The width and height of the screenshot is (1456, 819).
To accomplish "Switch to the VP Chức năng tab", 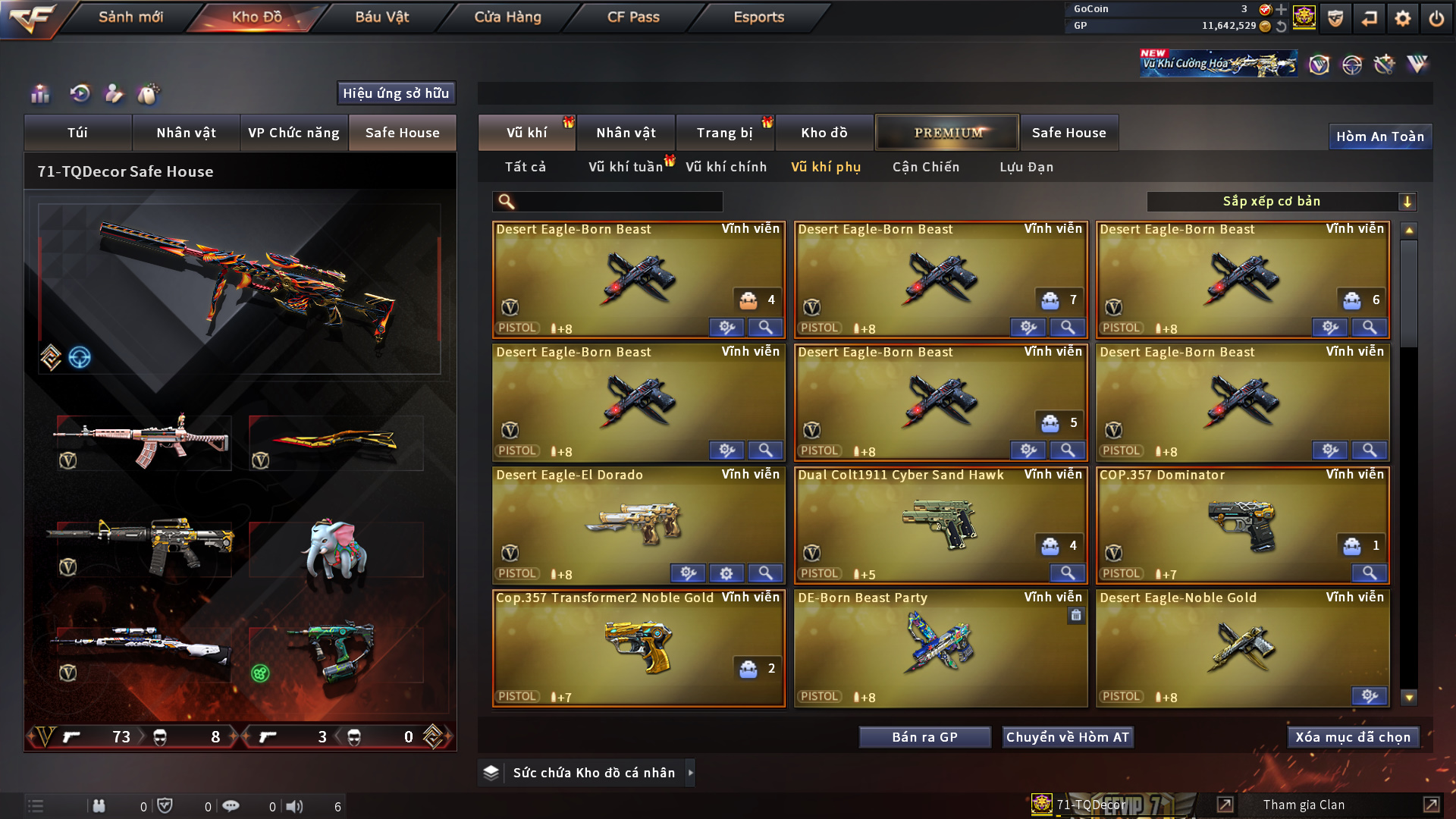I will tap(293, 133).
